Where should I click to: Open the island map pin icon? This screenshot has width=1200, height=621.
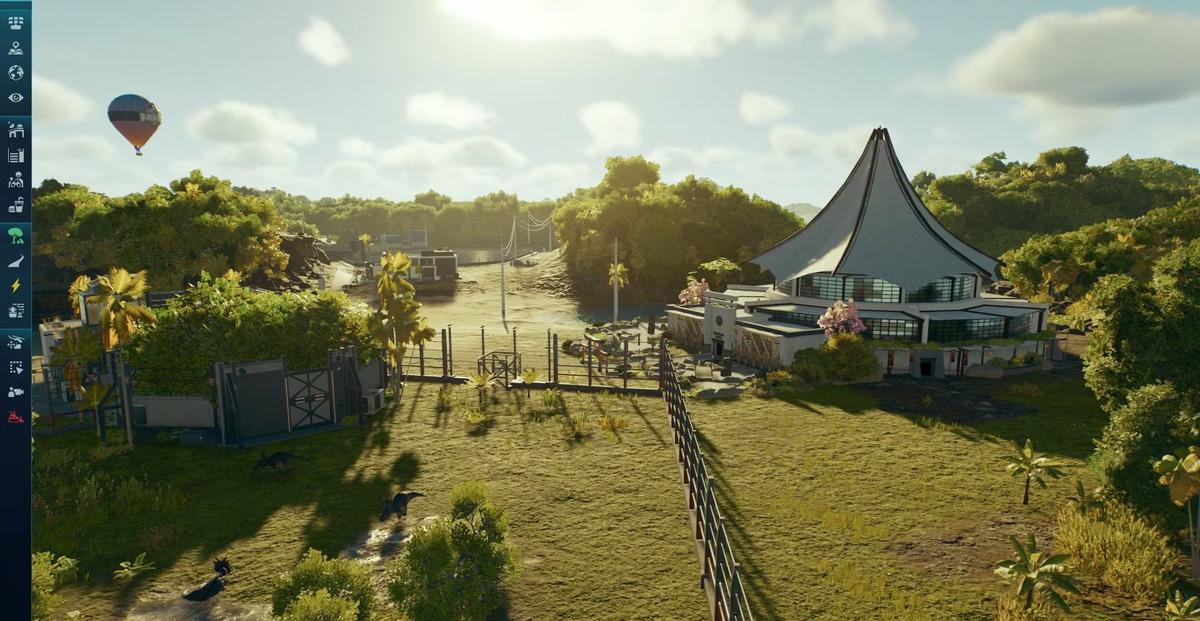[x=15, y=47]
